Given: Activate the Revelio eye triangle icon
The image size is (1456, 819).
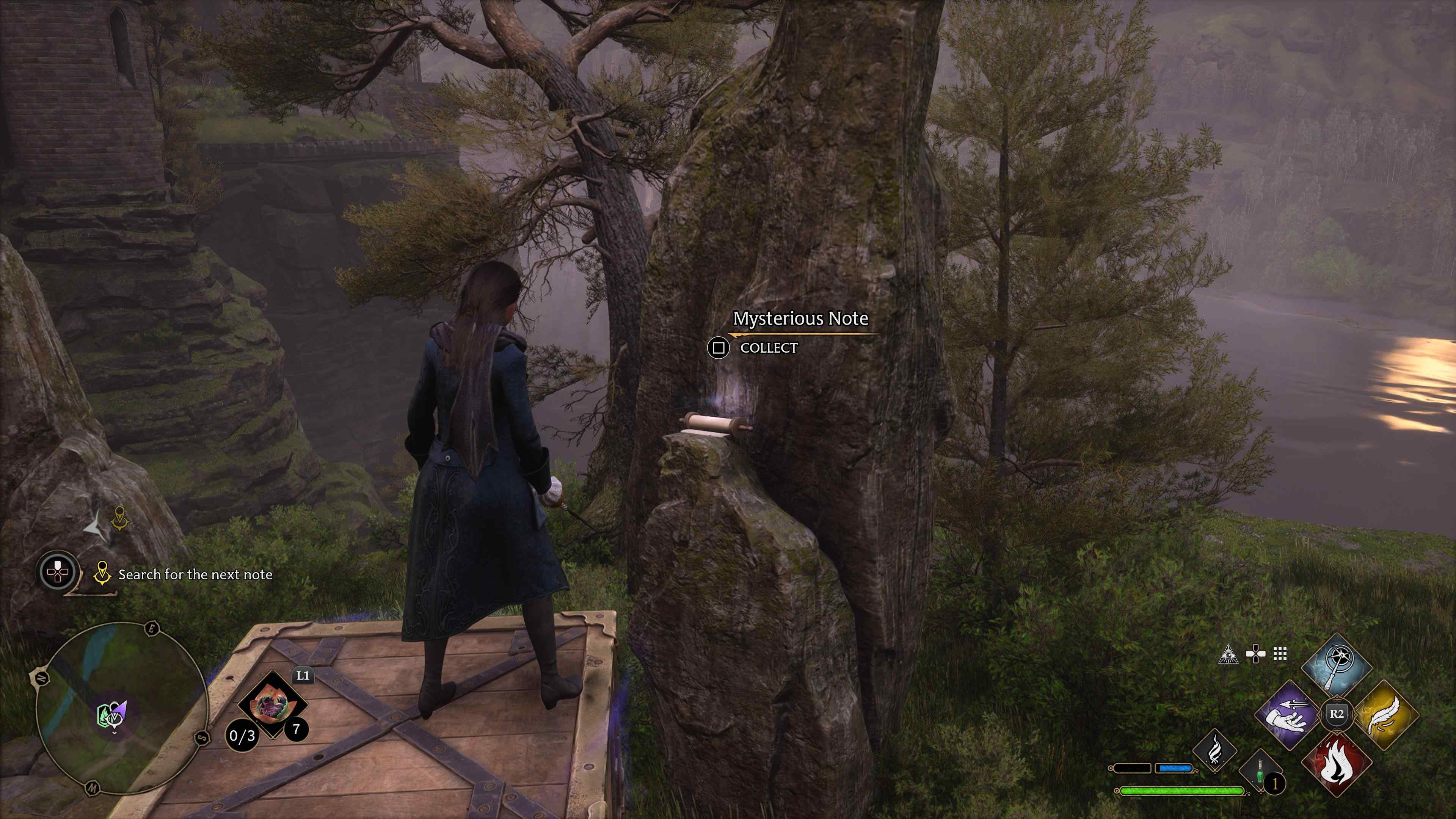Looking at the screenshot, I should pyautogui.click(x=1228, y=654).
